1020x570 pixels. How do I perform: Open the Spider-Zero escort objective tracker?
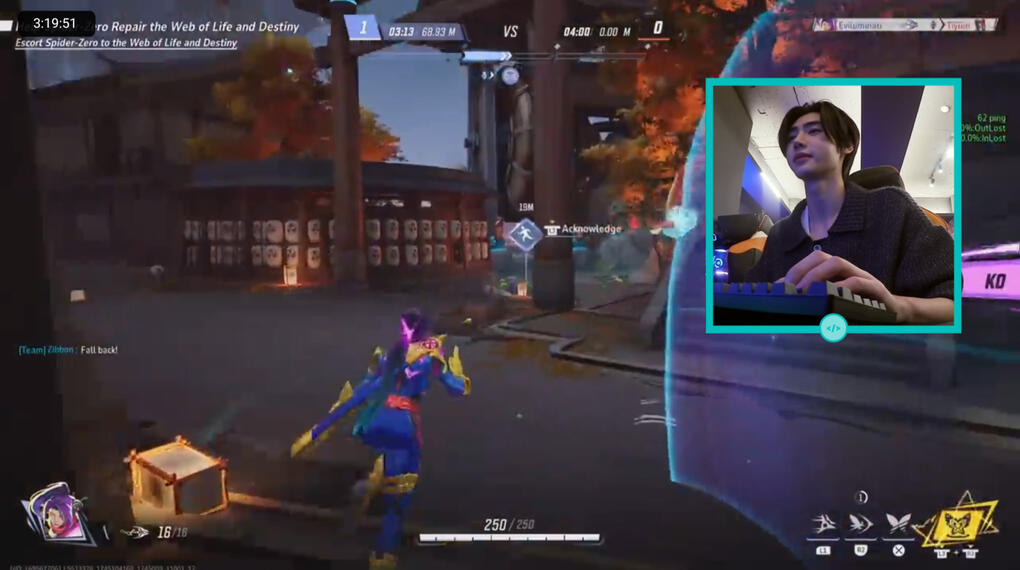(x=126, y=43)
